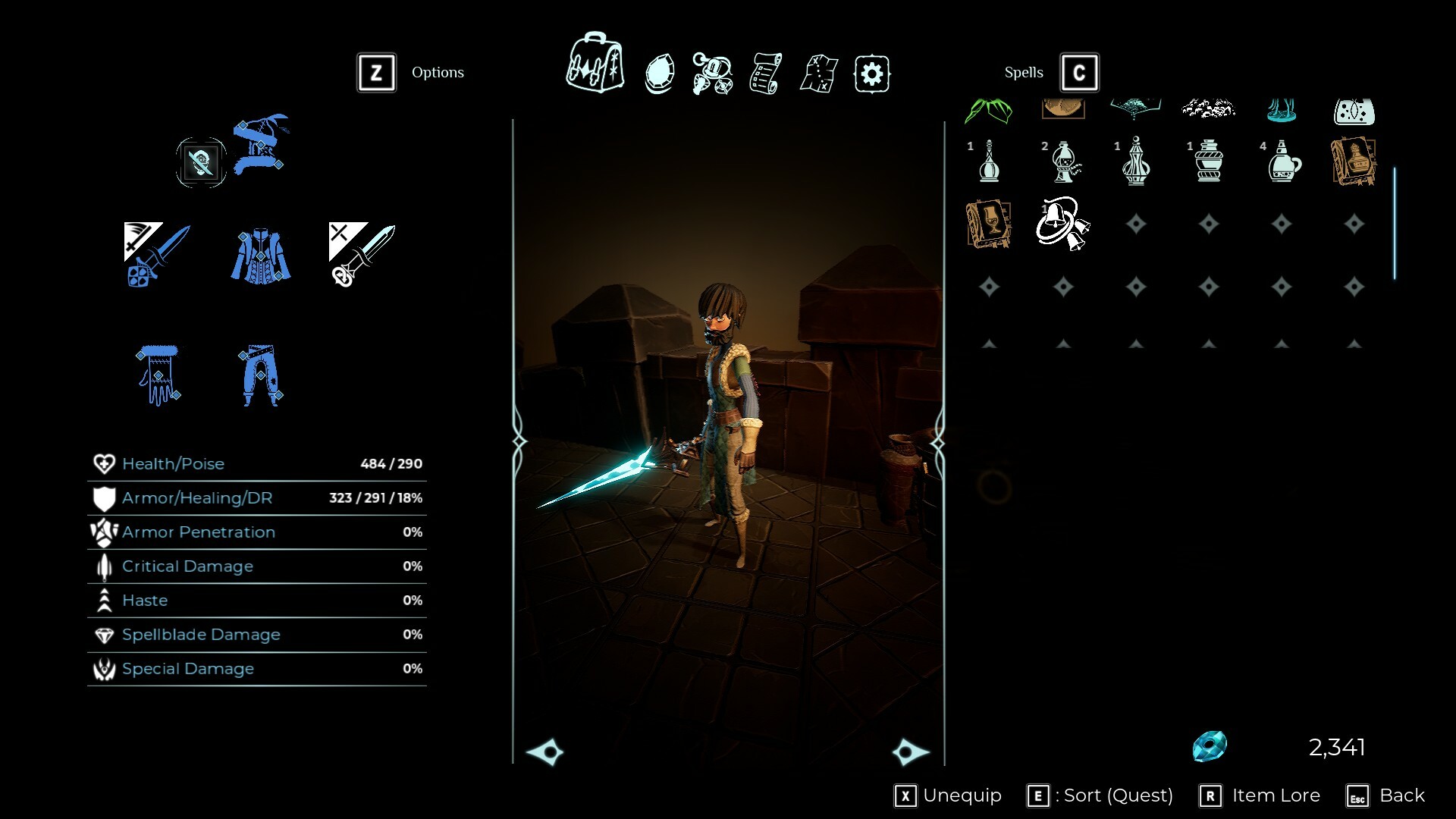Rotate the character preview right
1456x819 pixels.
(910, 752)
